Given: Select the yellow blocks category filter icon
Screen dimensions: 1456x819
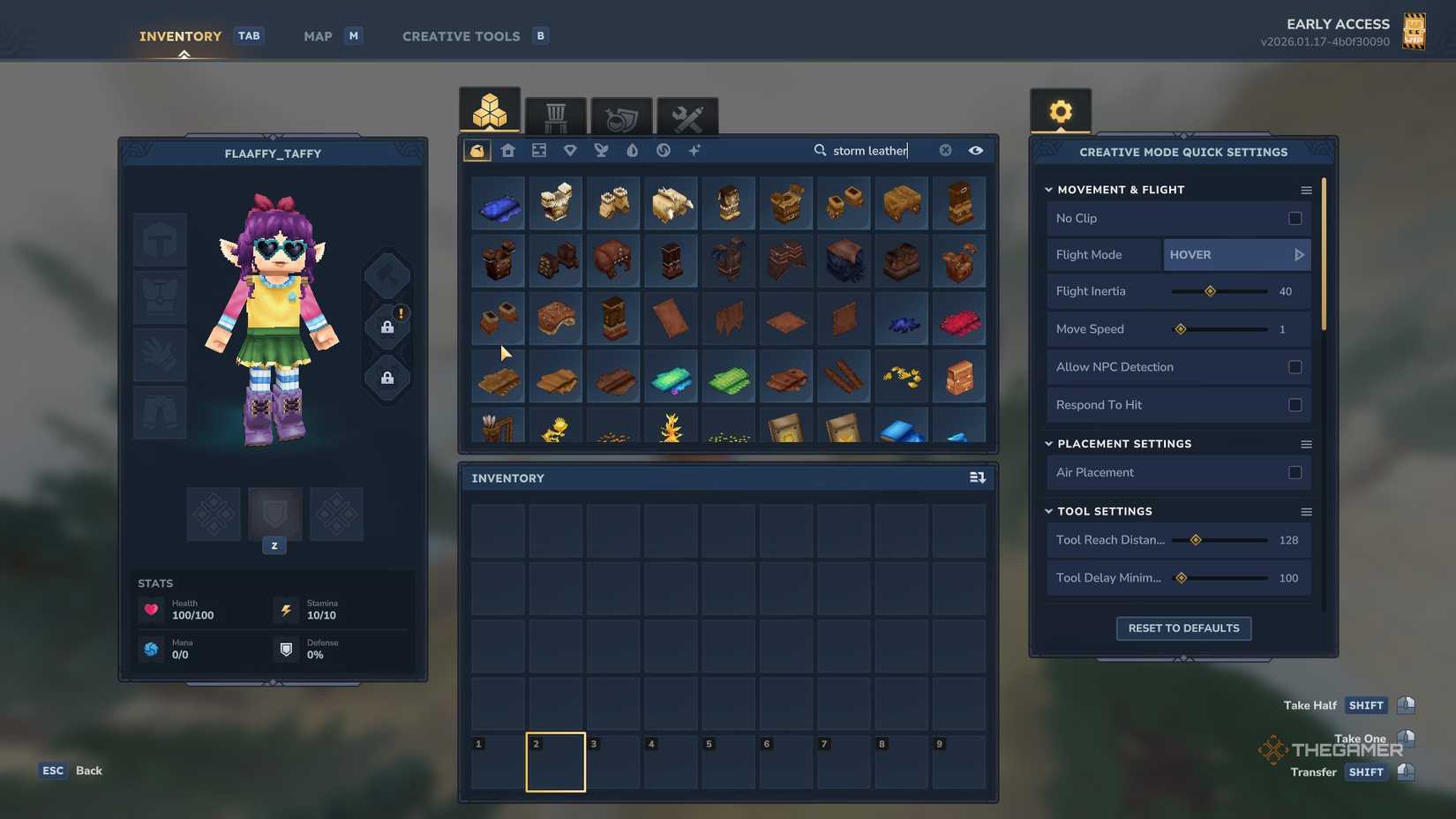Looking at the screenshot, I should coord(477,150).
